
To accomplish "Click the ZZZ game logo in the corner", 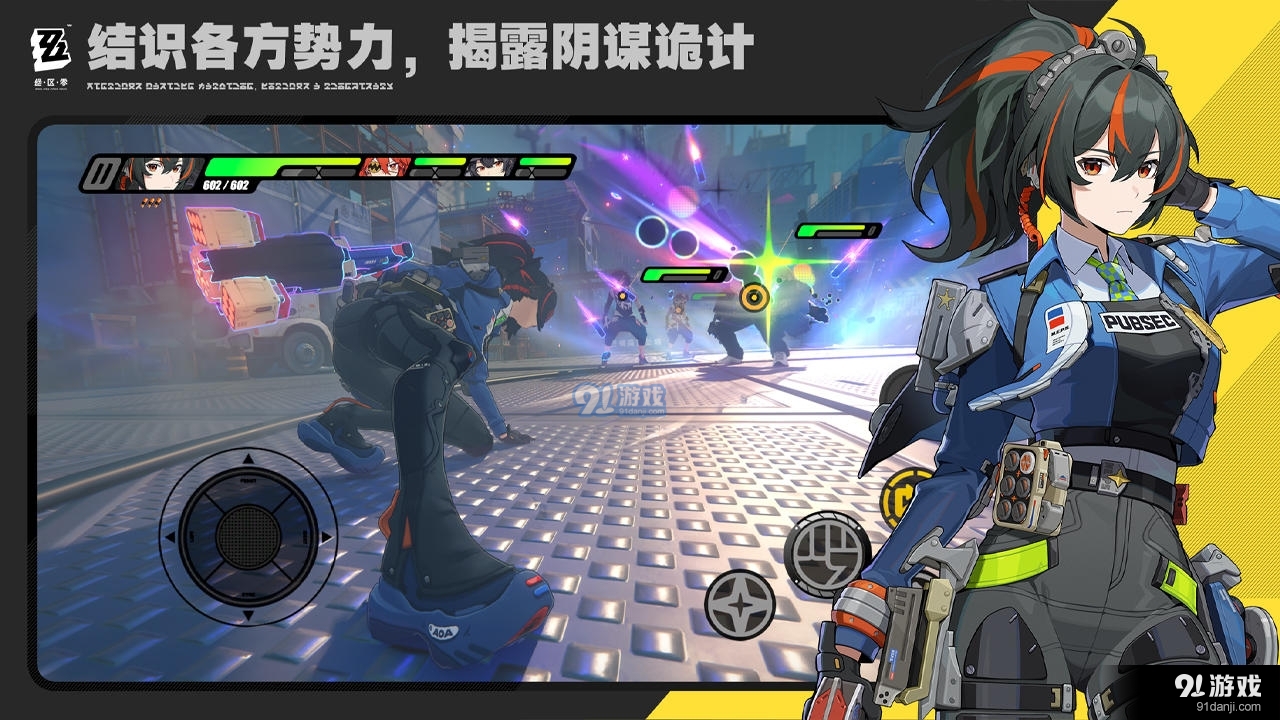I will (53, 50).
